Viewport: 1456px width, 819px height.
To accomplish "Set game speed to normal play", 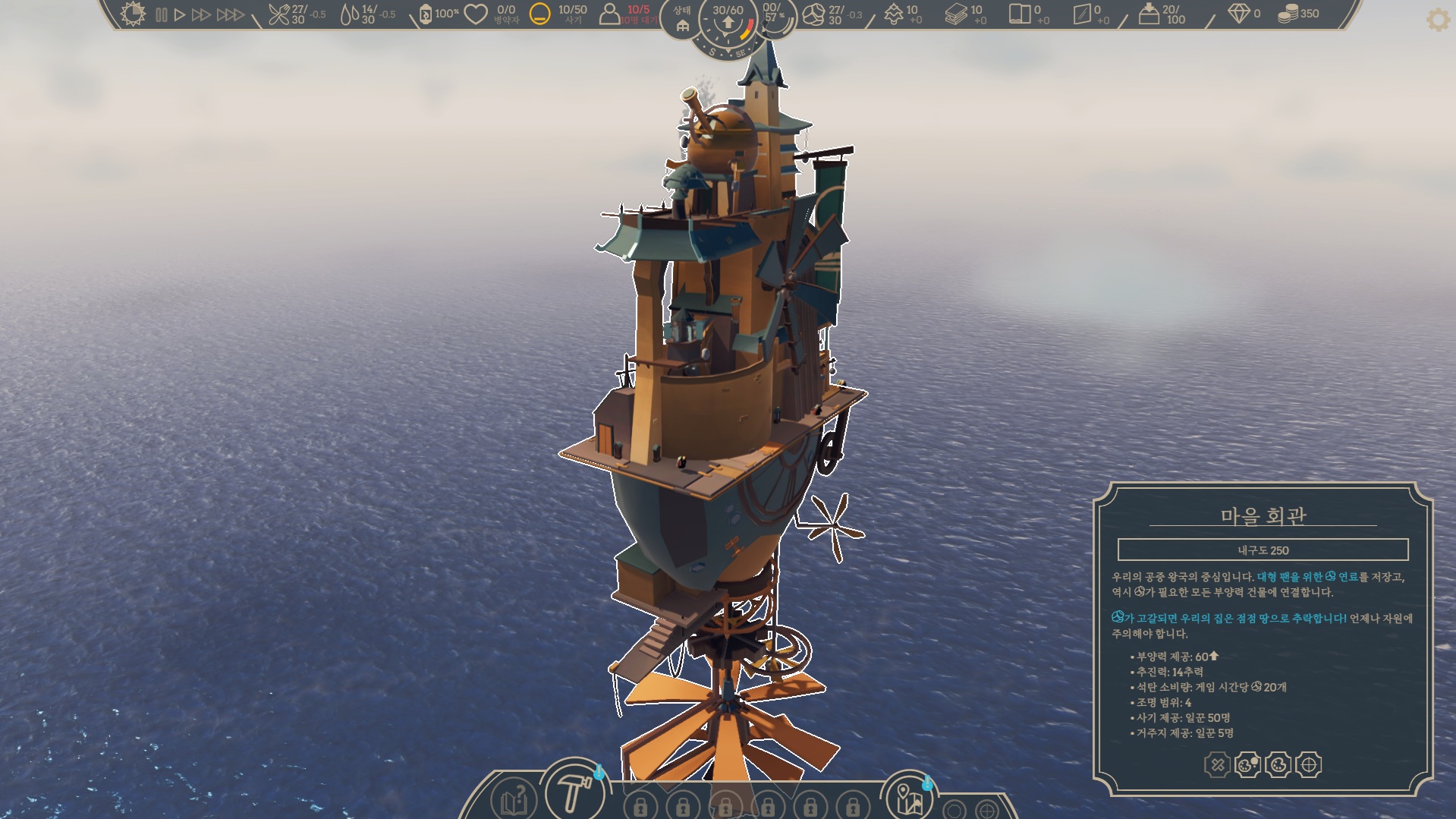I will point(180,14).
